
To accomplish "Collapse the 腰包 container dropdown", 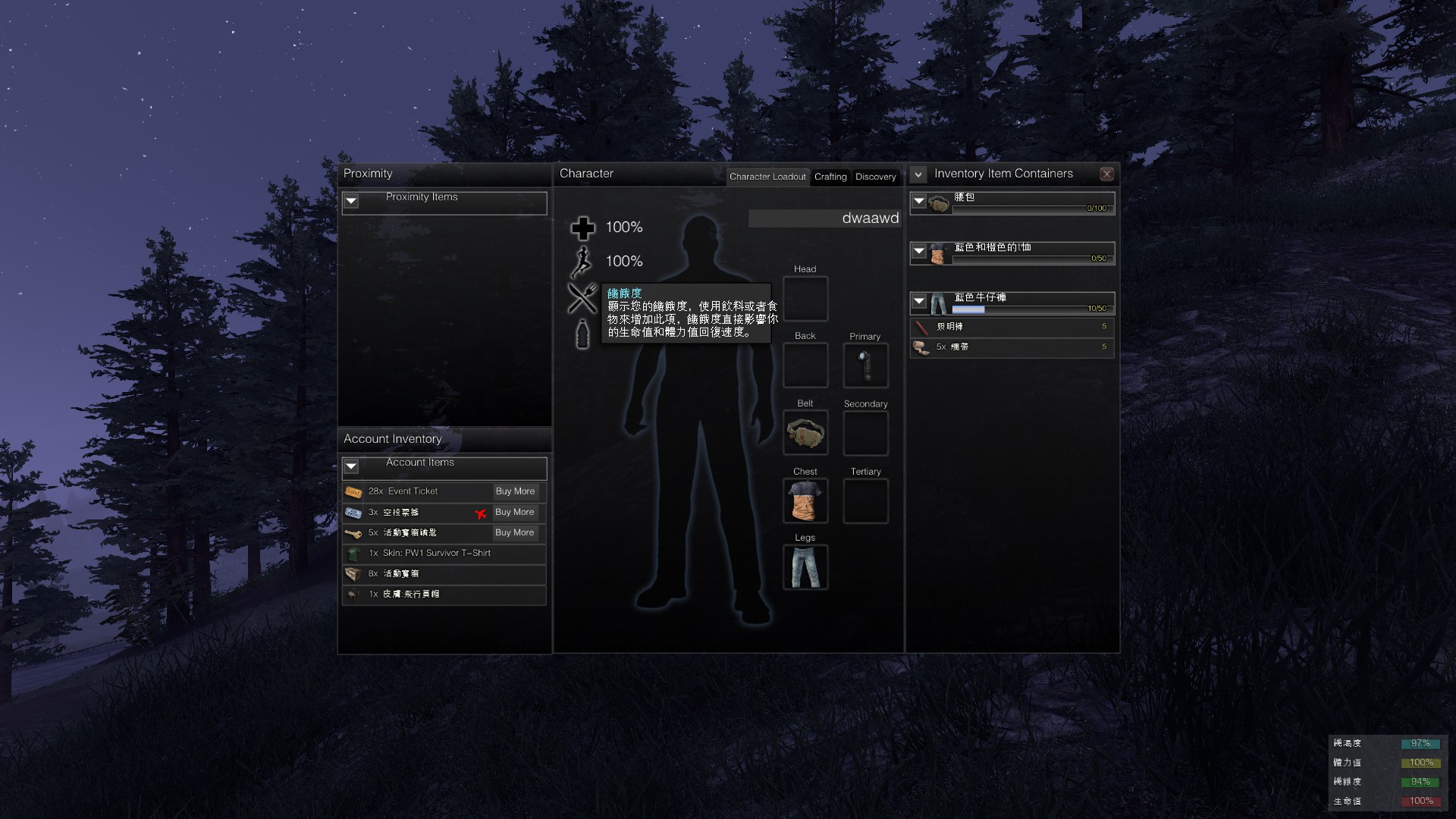I will (x=918, y=201).
